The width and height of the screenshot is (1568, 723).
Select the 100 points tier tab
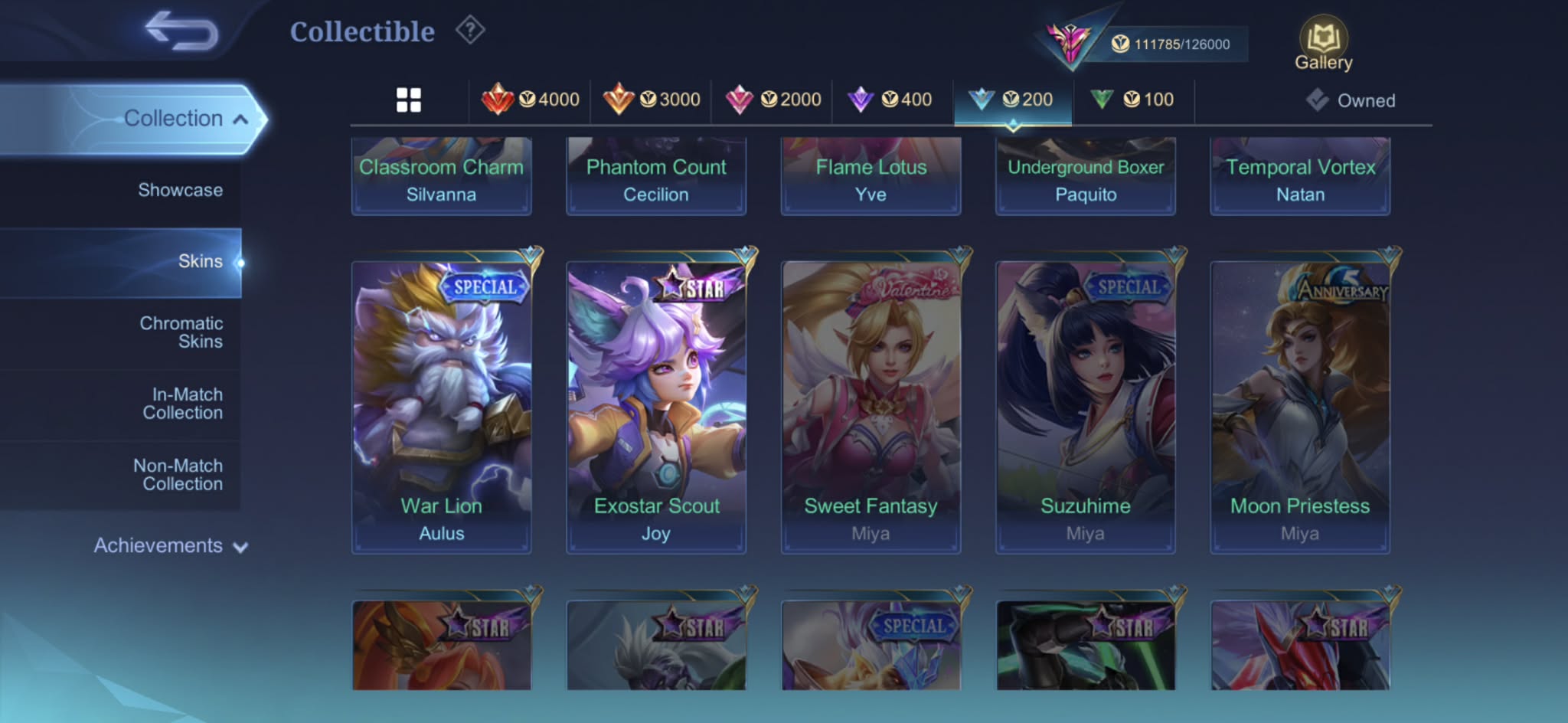coord(1133,100)
